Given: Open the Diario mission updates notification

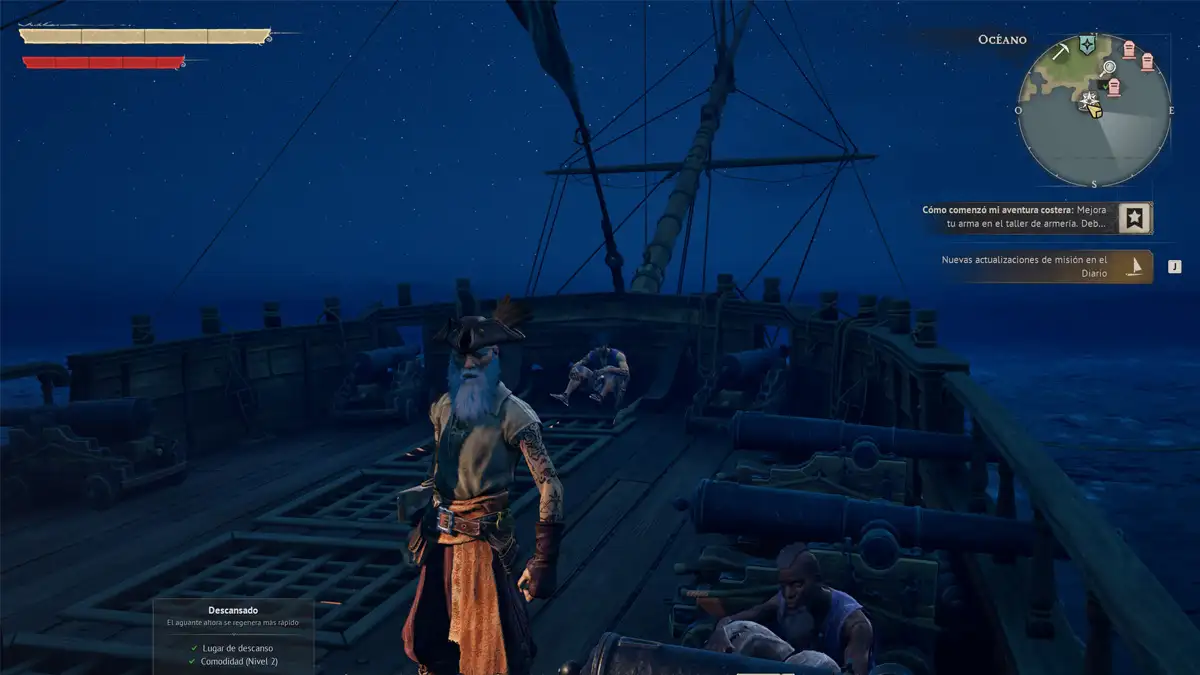Looking at the screenshot, I should 1025,266.
